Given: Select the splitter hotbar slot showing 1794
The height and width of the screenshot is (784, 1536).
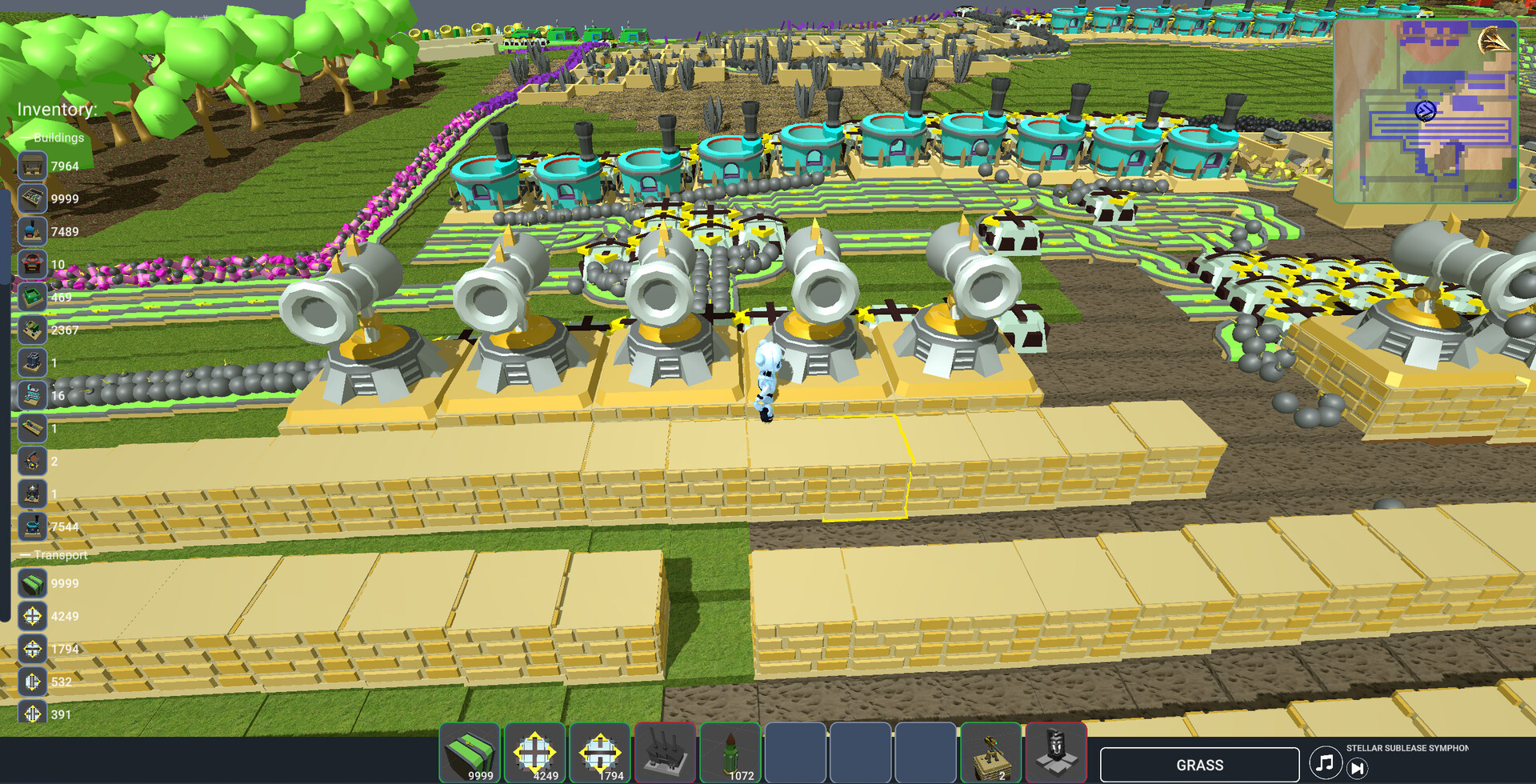Looking at the screenshot, I should 601,753.
